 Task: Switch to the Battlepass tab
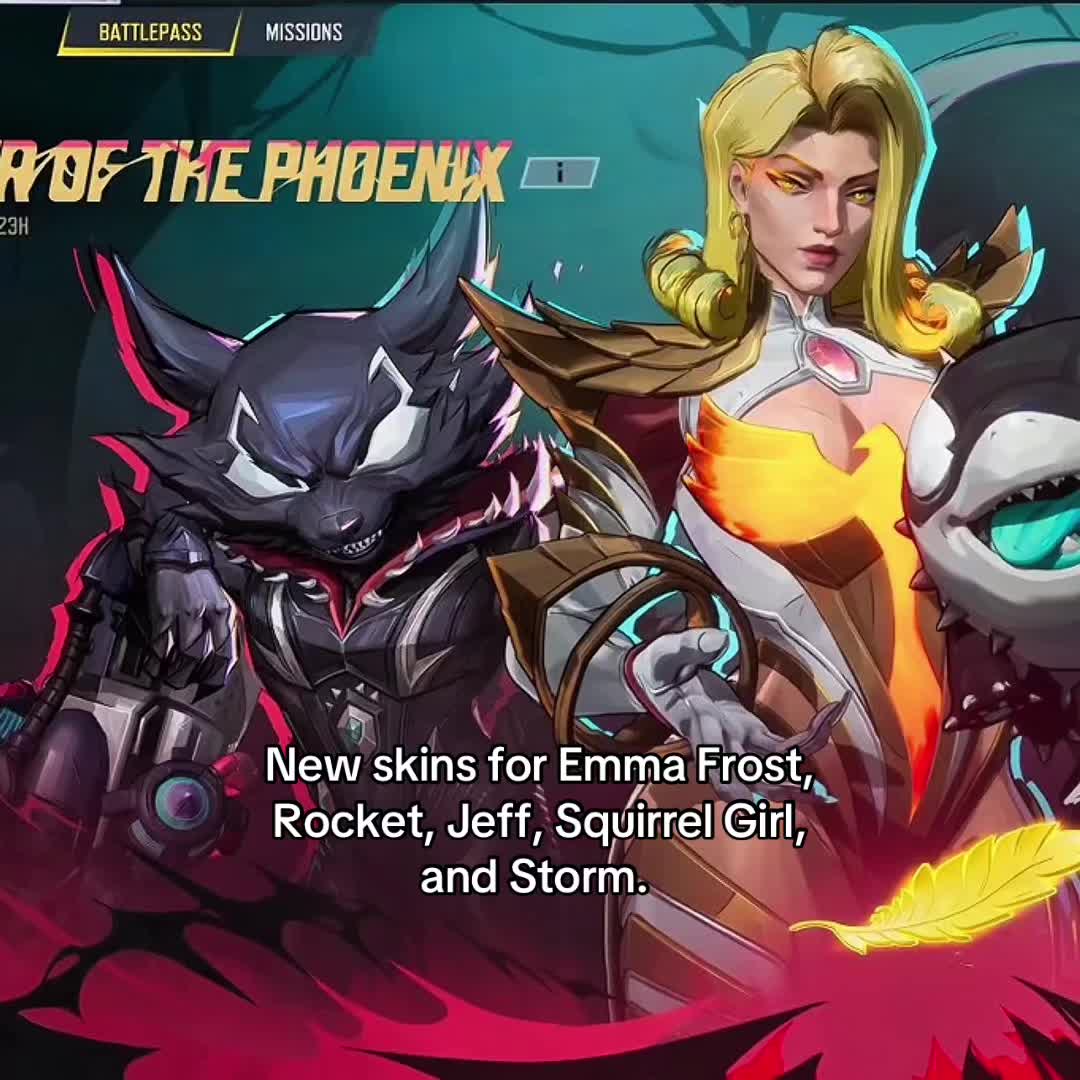[150, 32]
